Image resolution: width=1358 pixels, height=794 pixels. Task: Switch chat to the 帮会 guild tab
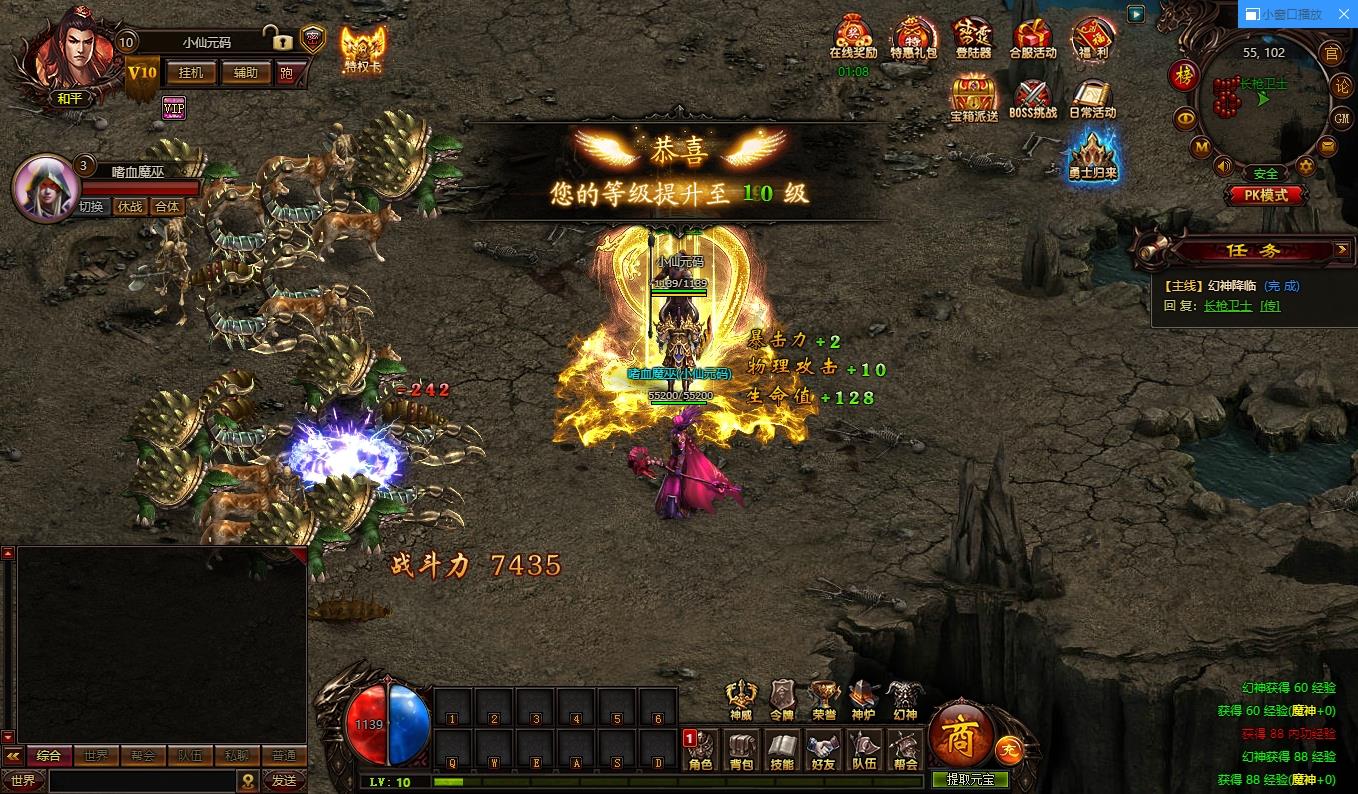tap(141, 756)
